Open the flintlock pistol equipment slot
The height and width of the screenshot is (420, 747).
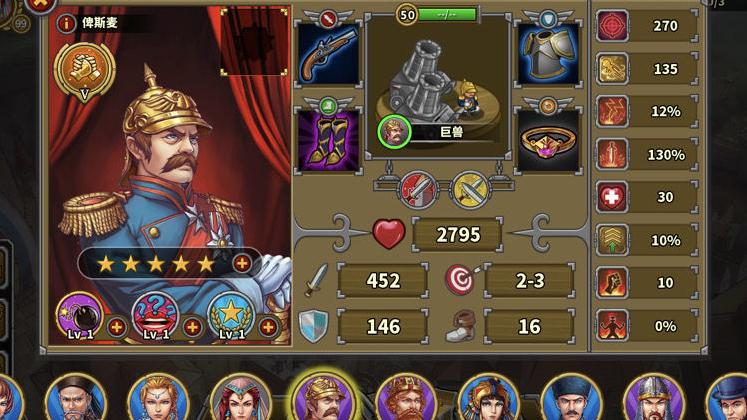[329, 56]
